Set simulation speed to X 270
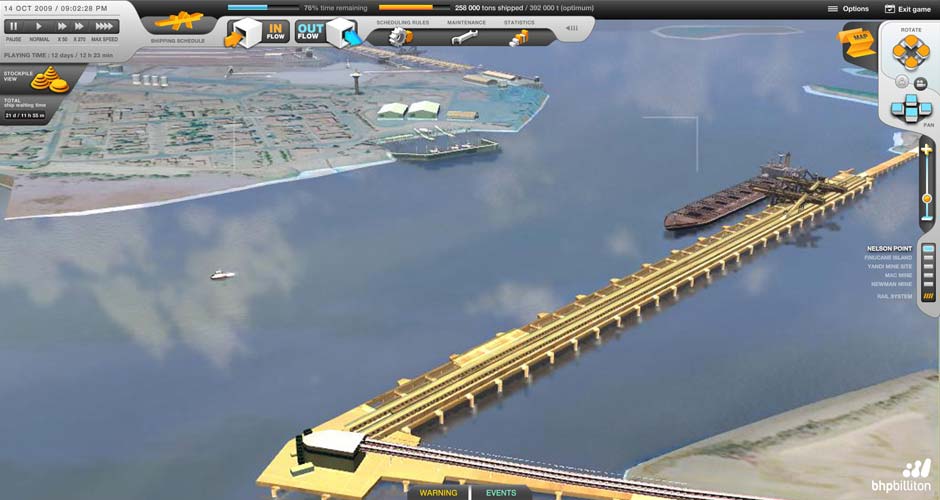Screen dimensions: 940x500 (79, 26)
